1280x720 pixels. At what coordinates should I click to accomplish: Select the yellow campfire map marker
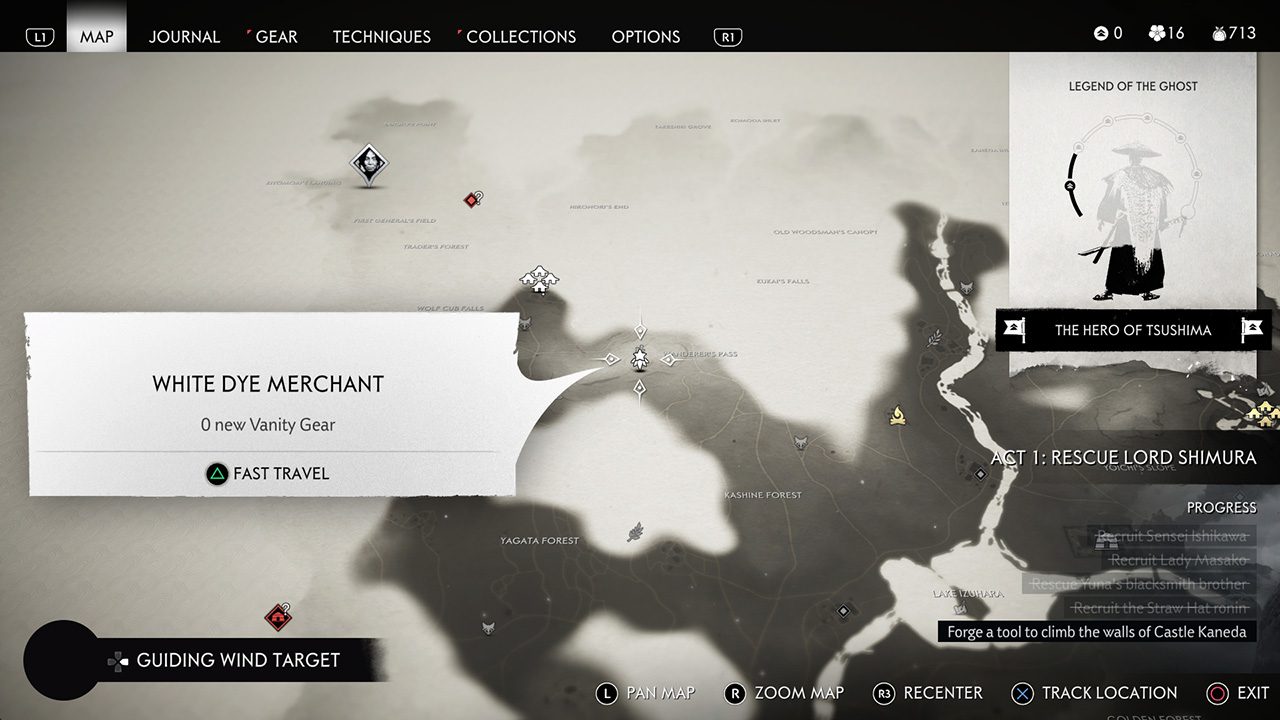(x=898, y=414)
